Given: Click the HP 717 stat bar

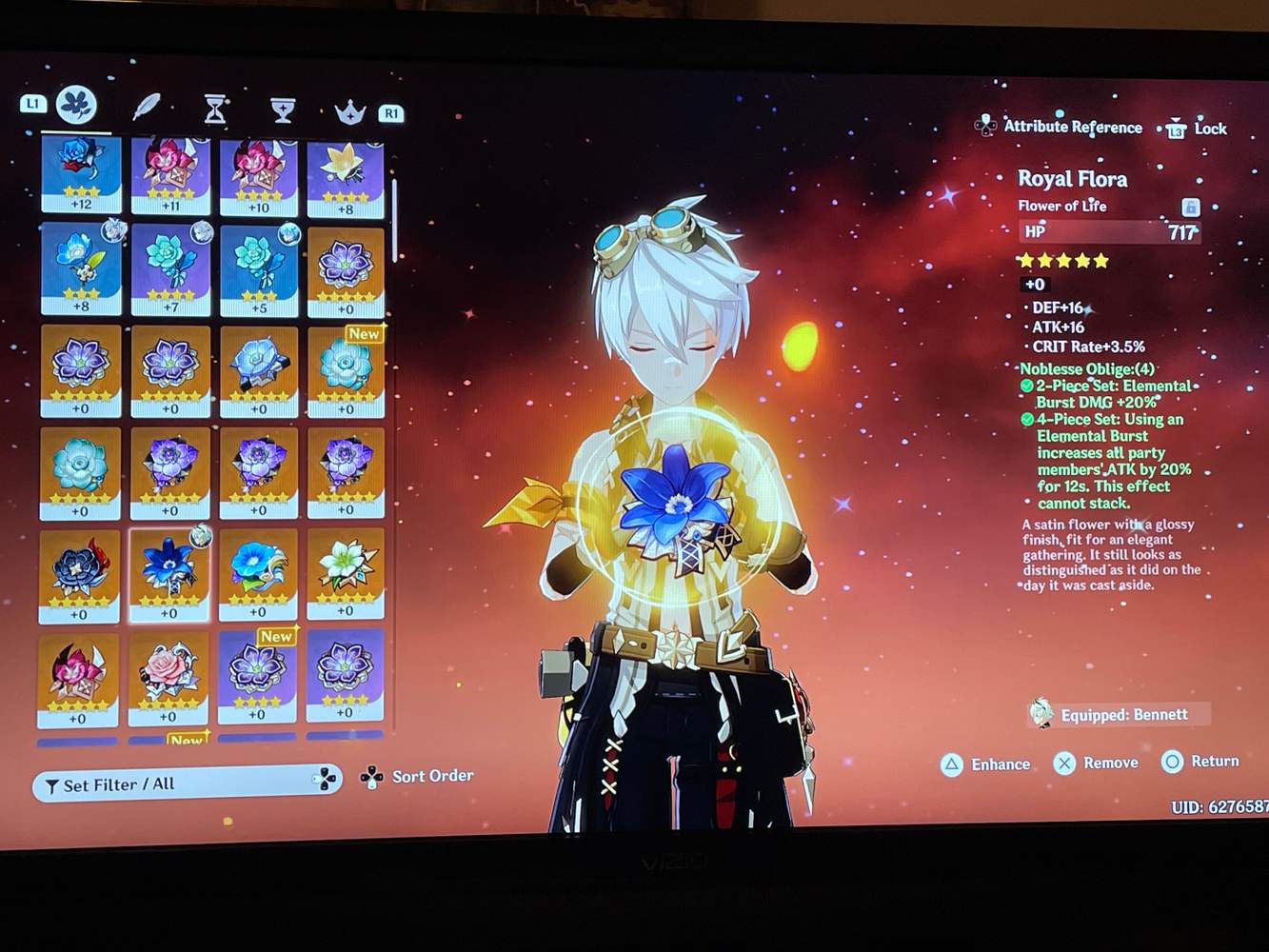Looking at the screenshot, I should tap(1109, 231).
